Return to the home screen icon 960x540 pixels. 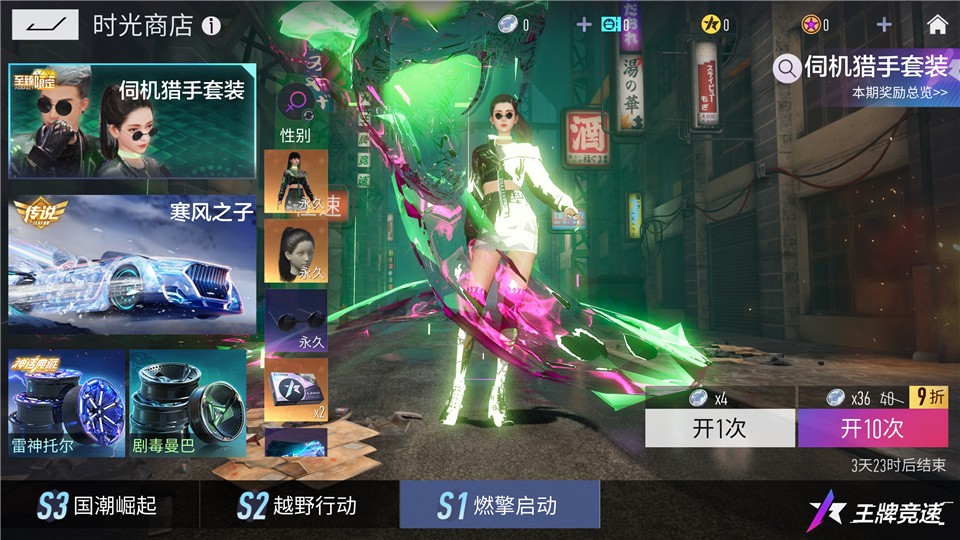[x=937, y=25]
